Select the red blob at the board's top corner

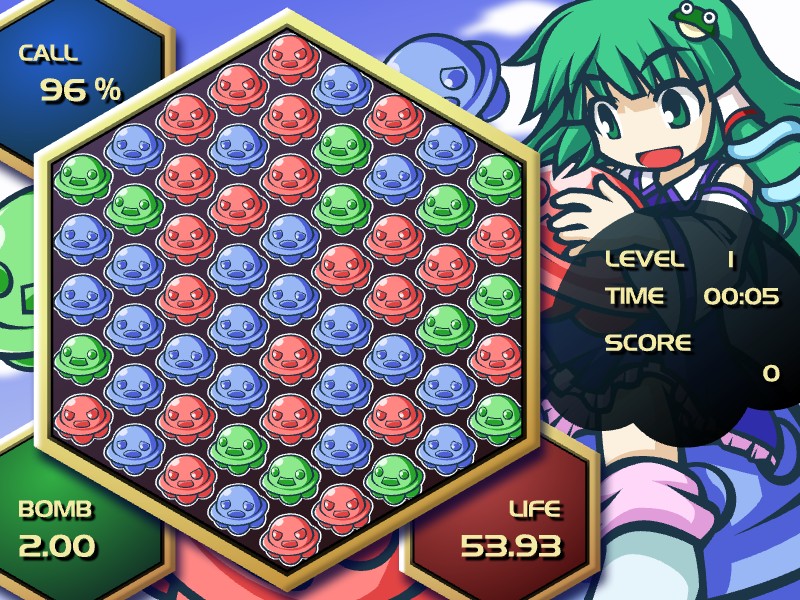(x=289, y=56)
